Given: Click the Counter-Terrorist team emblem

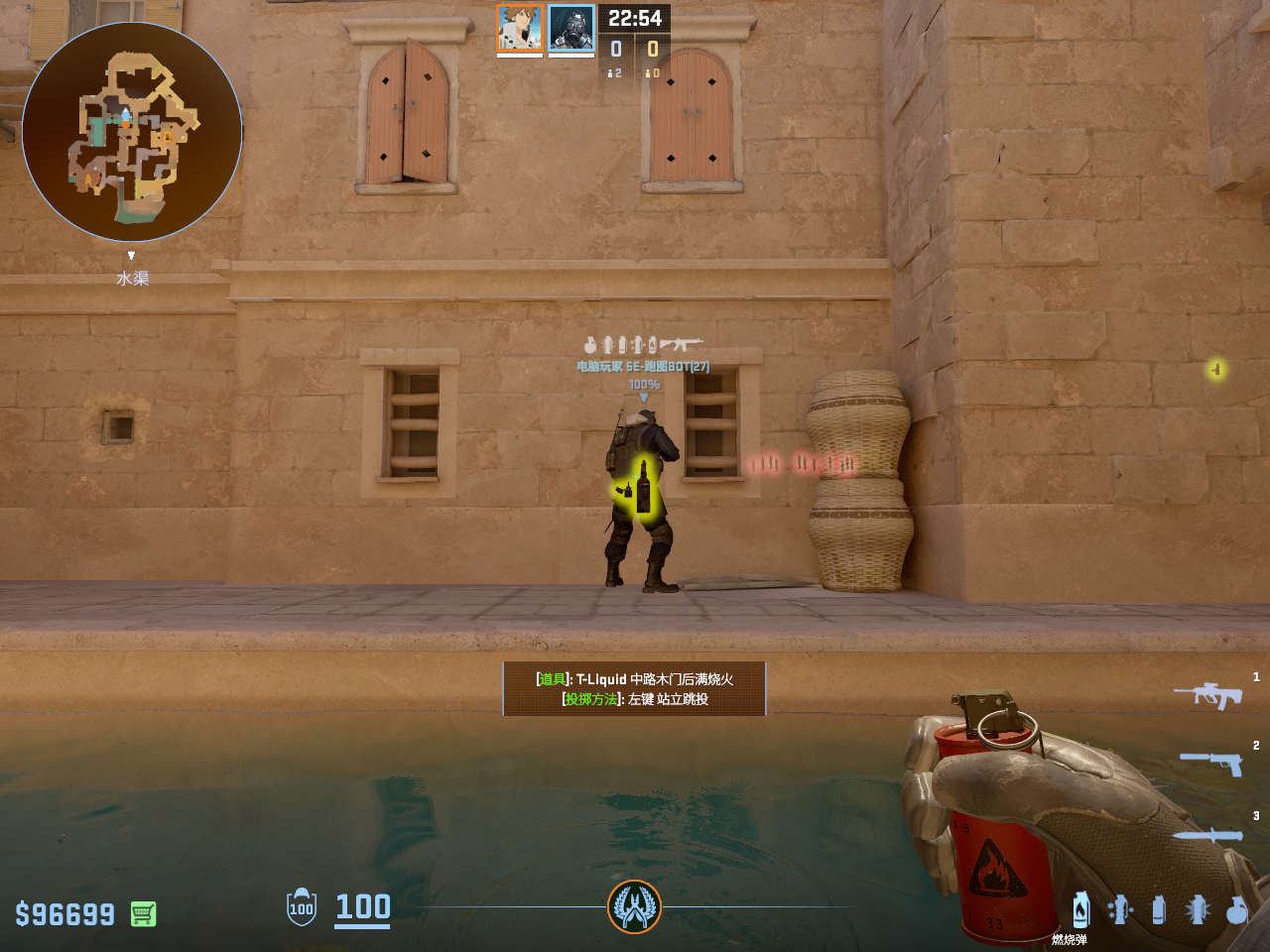Looking at the screenshot, I should [634, 906].
